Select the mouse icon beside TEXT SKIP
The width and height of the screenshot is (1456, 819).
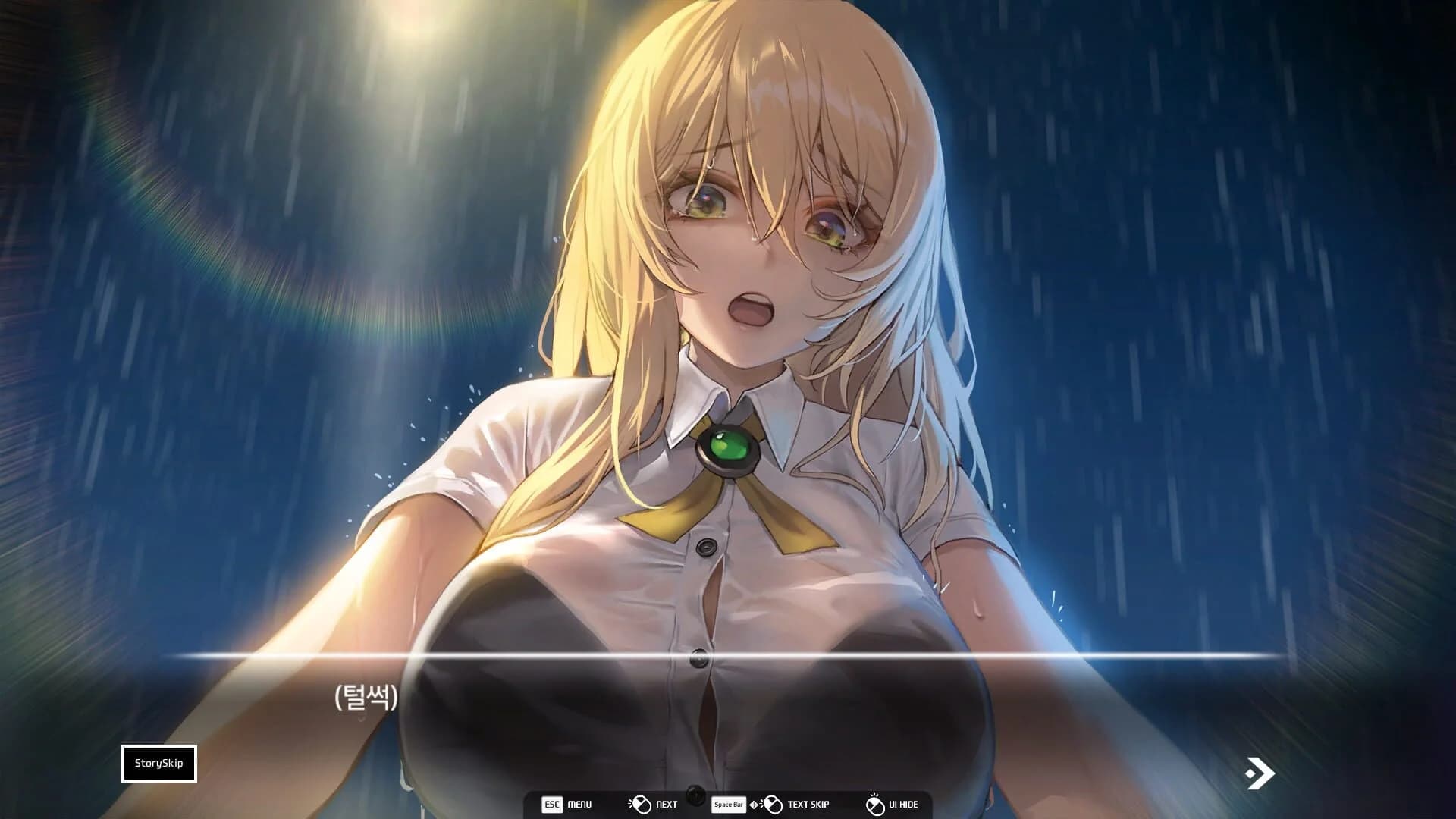tap(773, 803)
